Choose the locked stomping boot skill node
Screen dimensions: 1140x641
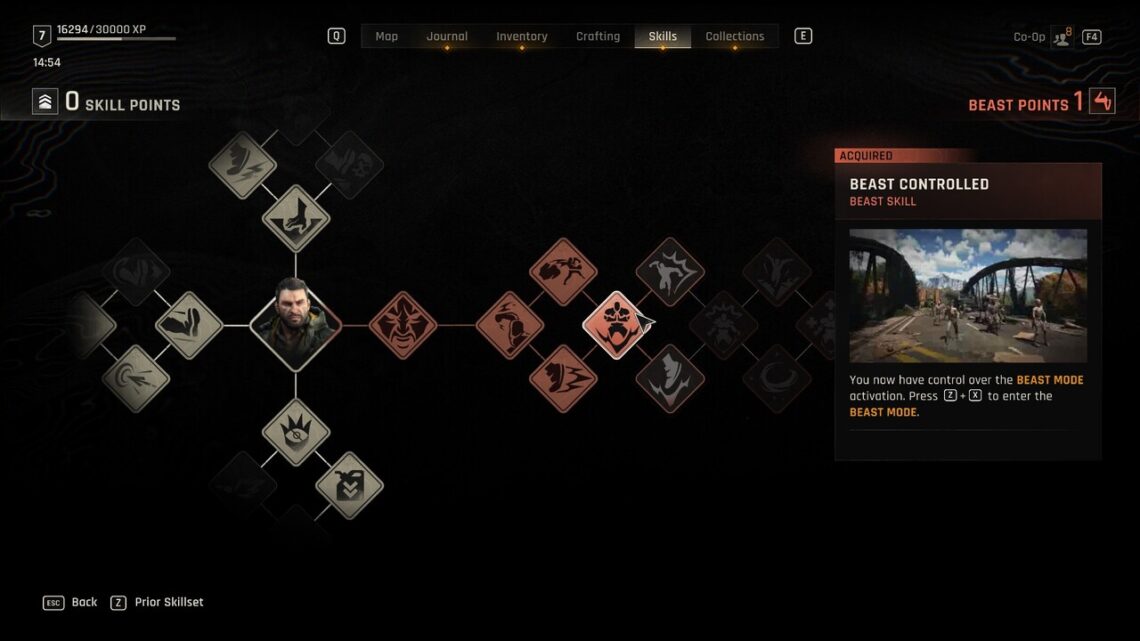click(670, 379)
